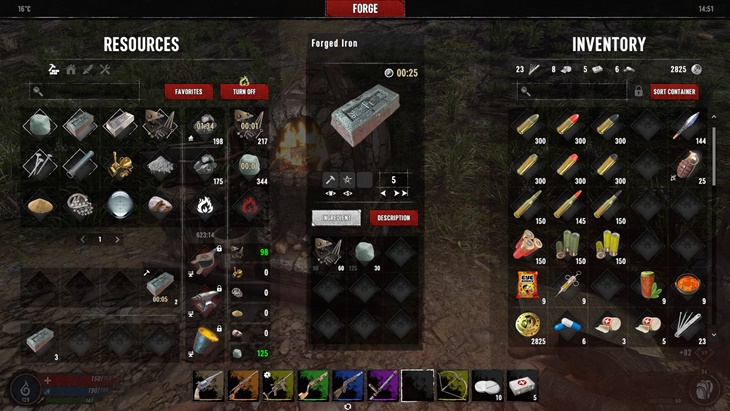This screenshot has width=730, height=411.
Task: Favorite the Forged Iron recipe with star button
Action: (348, 179)
